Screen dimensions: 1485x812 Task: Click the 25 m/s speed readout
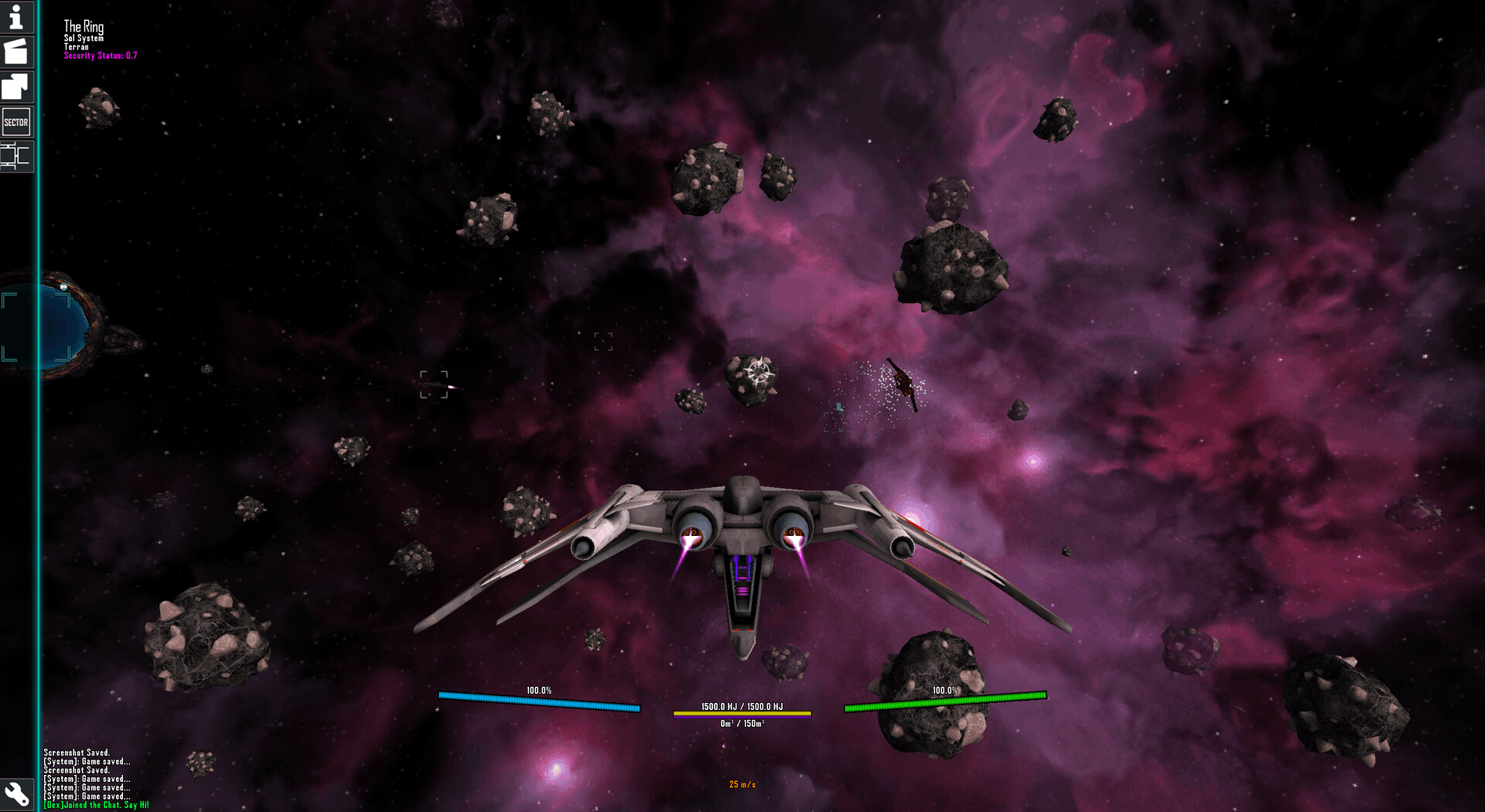tap(741, 783)
